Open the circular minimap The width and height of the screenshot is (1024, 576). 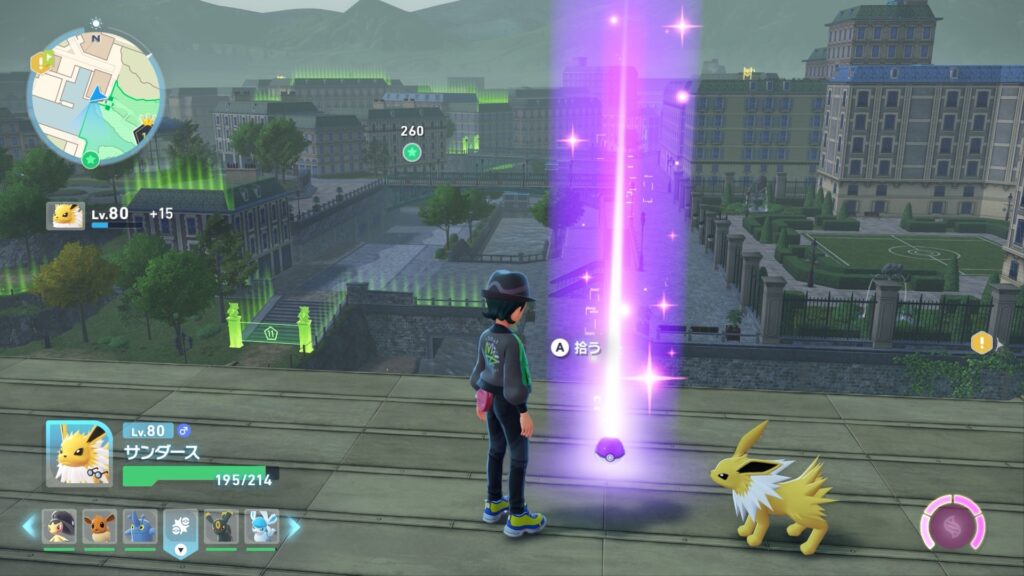(96, 96)
